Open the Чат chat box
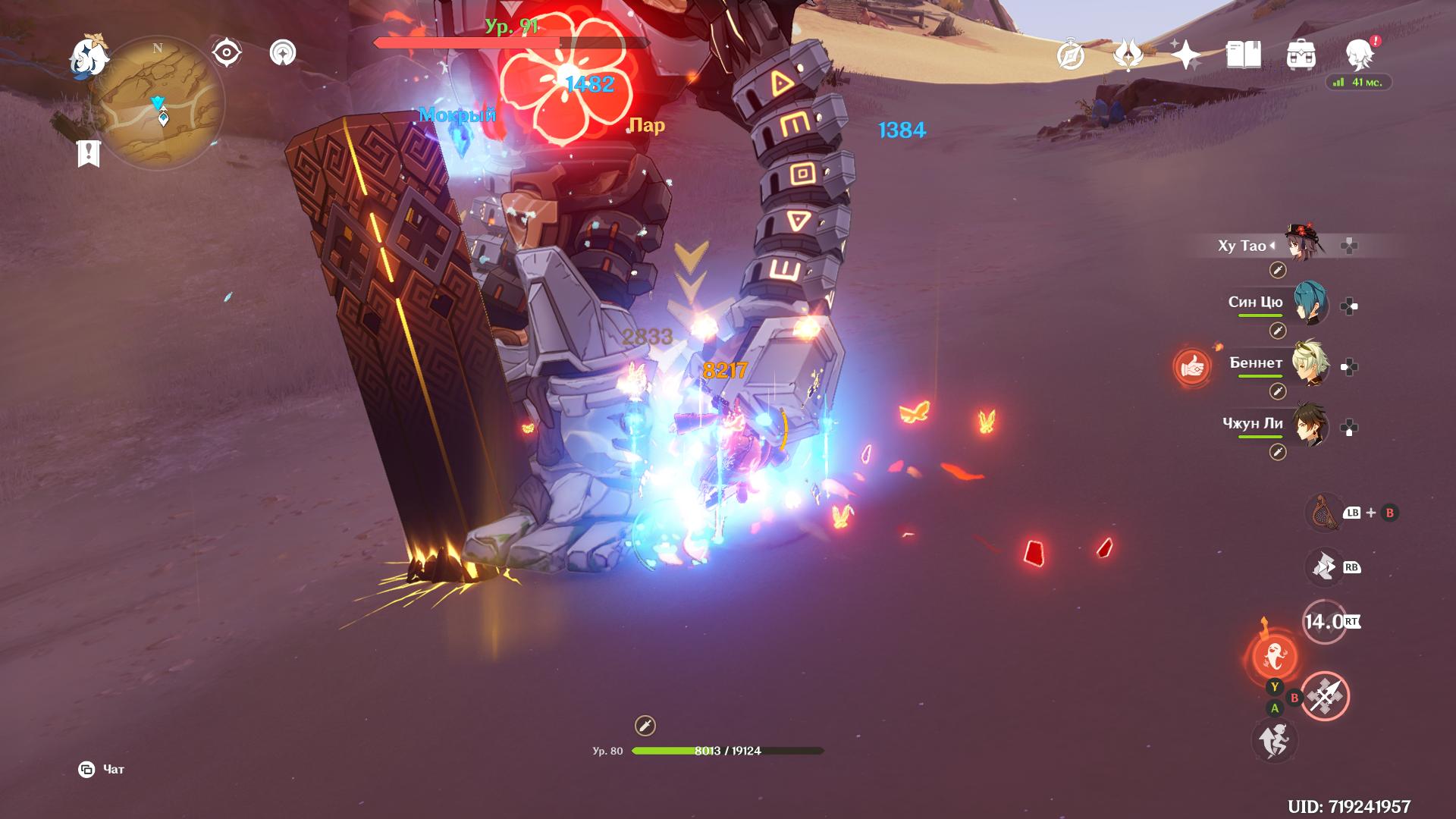The image size is (1456, 819). pos(102,770)
